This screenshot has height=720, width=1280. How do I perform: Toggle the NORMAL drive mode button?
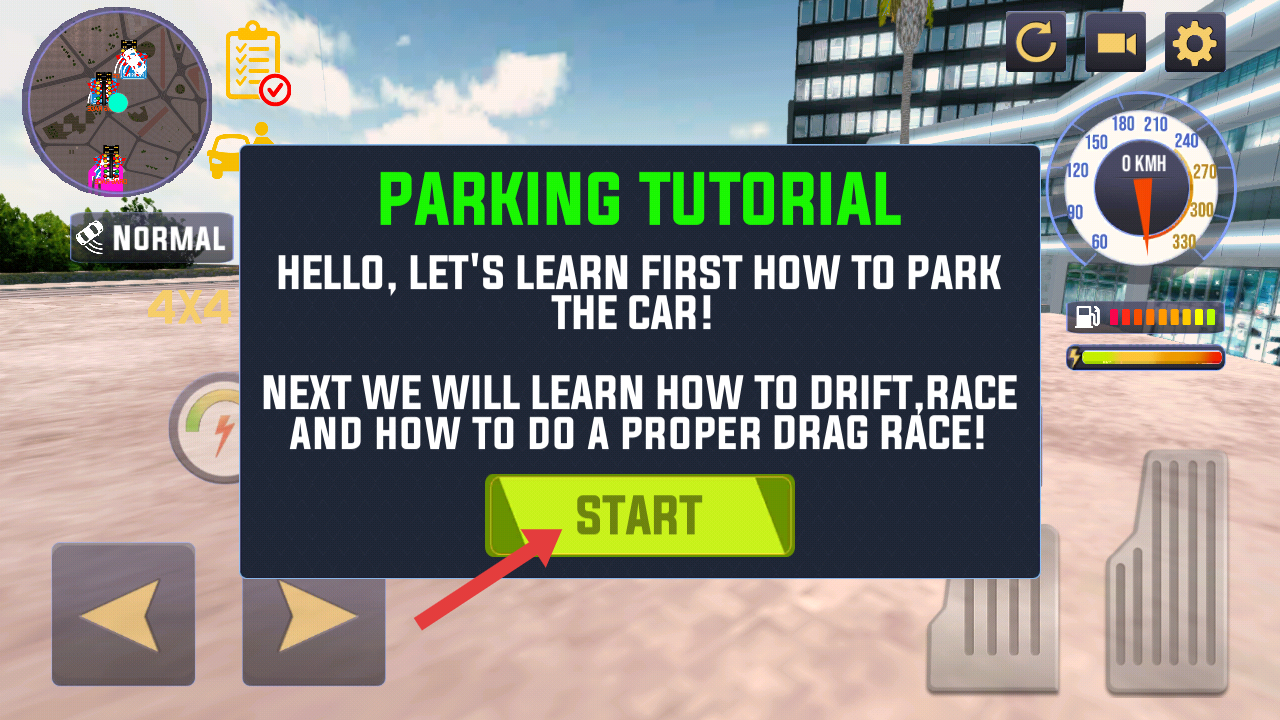click(152, 238)
